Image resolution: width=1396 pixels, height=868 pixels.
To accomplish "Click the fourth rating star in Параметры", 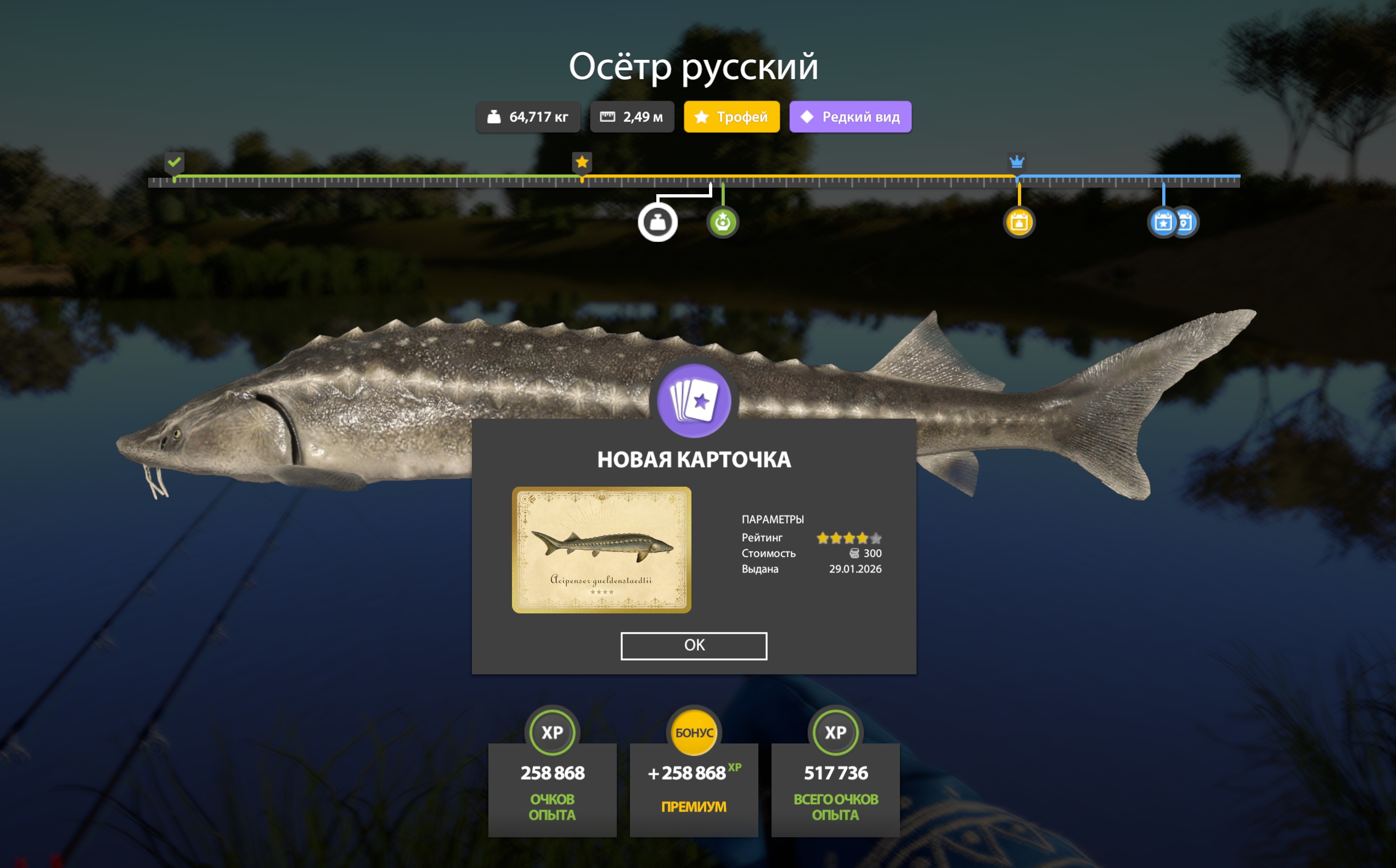I will pyautogui.click(x=863, y=538).
